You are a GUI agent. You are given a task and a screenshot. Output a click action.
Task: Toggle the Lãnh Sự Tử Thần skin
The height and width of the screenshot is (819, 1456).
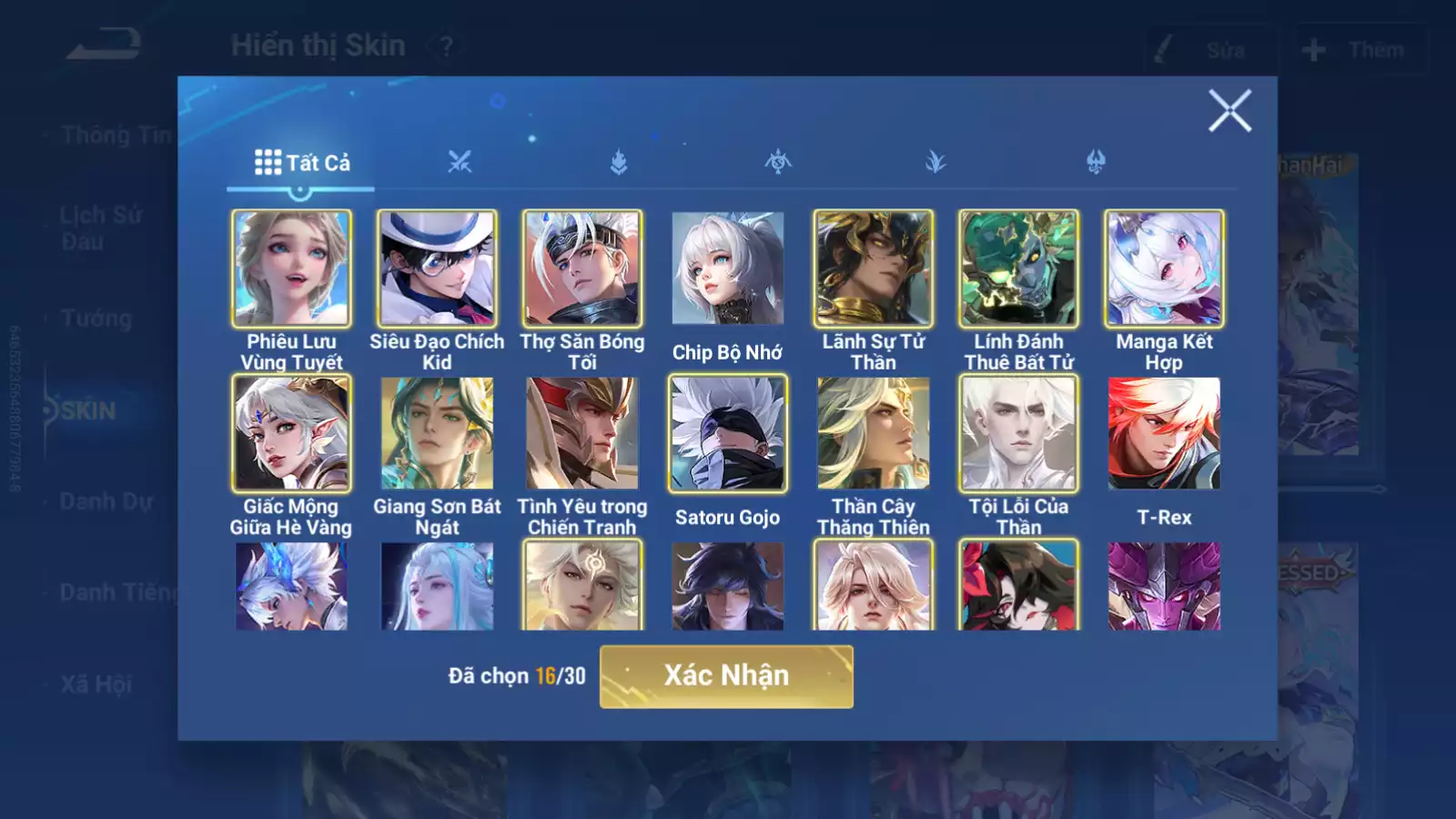(x=873, y=268)
